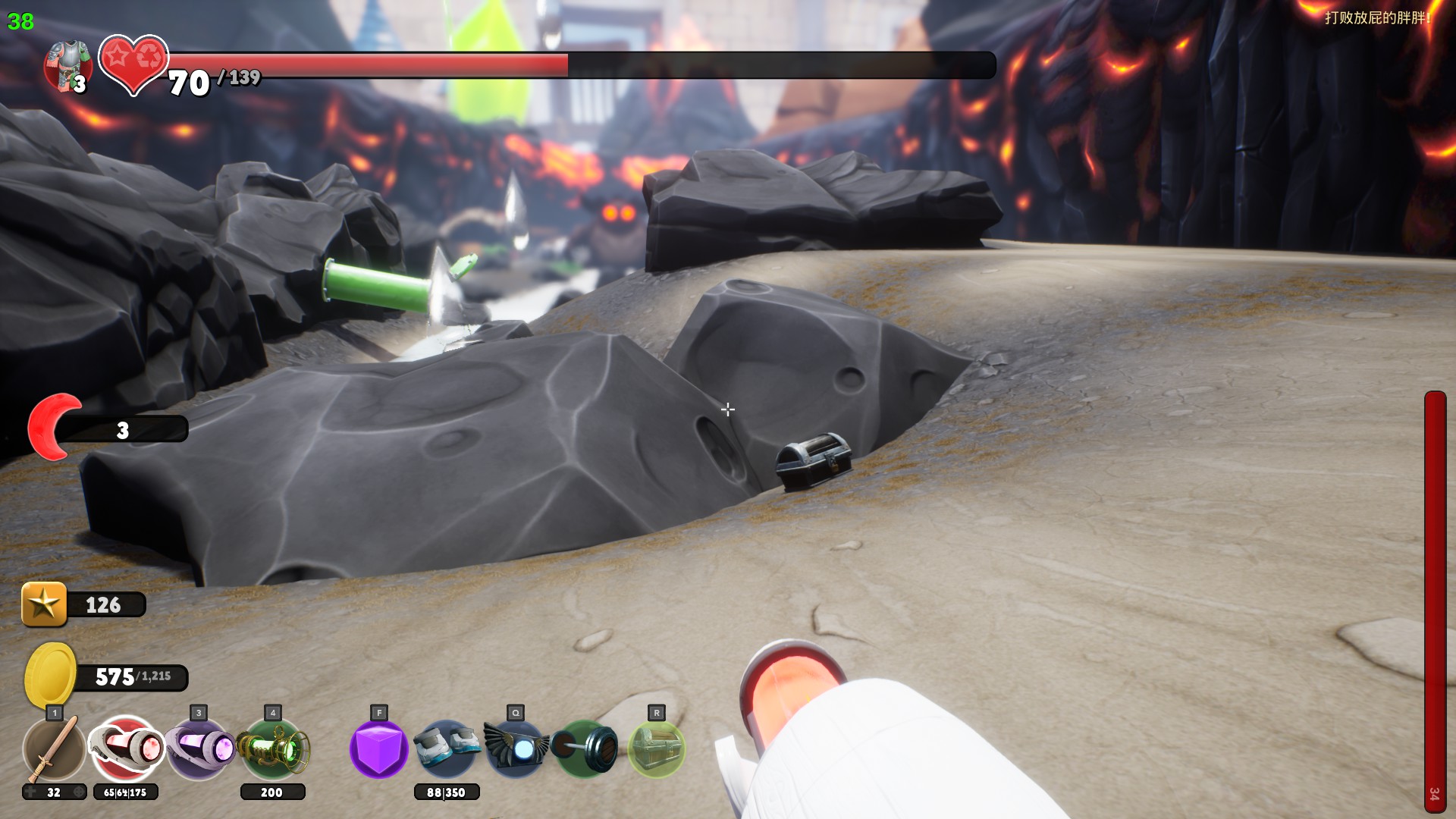This screenshot has width=1456, height=819.
Task: Choose the green brass caged gun
Action: click(273, 749)
